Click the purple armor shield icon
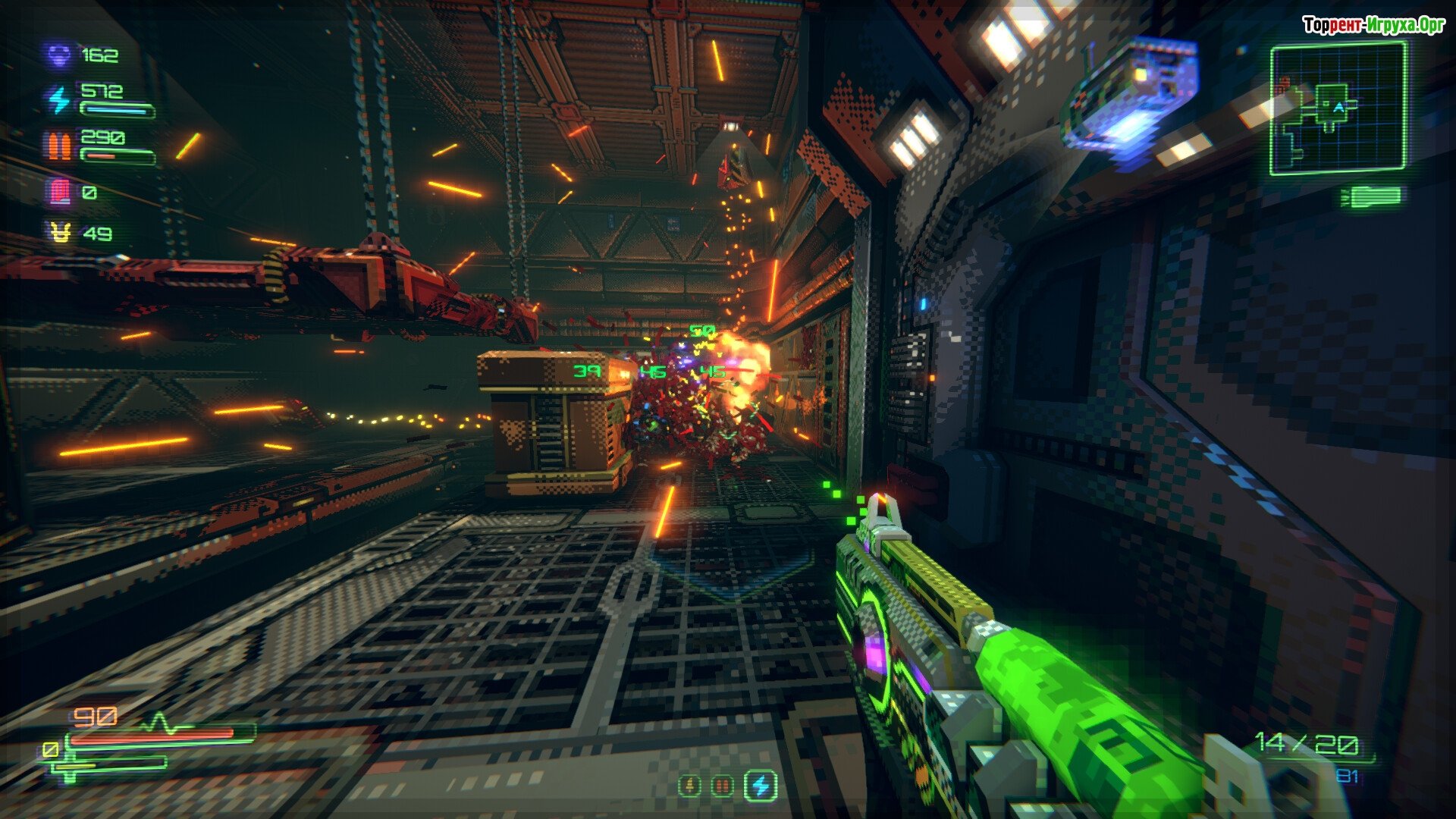Screen dimensions: 1456x819 pyautogui.click(x=59, y=55)
